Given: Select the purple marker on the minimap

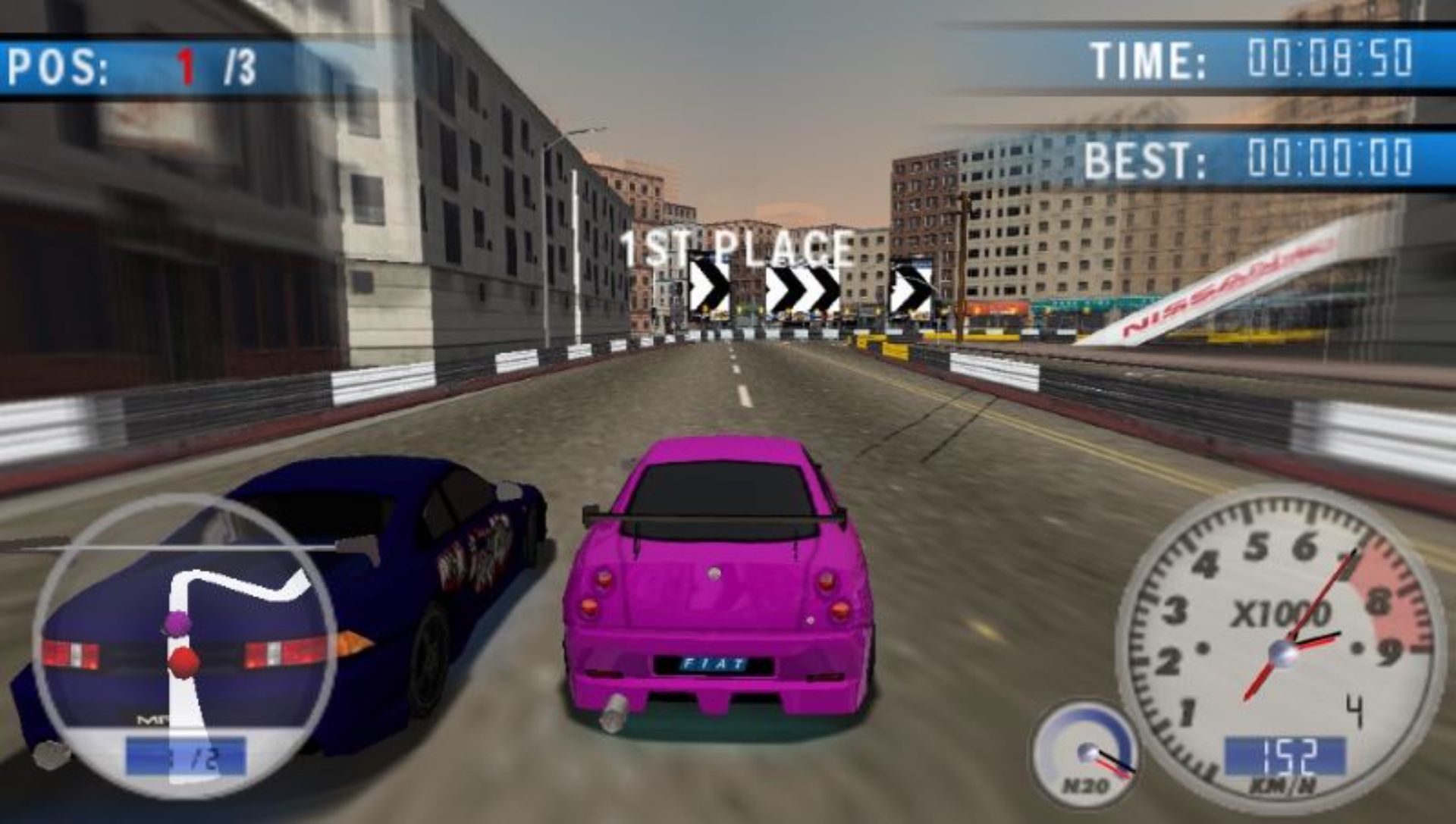Looking at the screenshot, I should [176, 624].
